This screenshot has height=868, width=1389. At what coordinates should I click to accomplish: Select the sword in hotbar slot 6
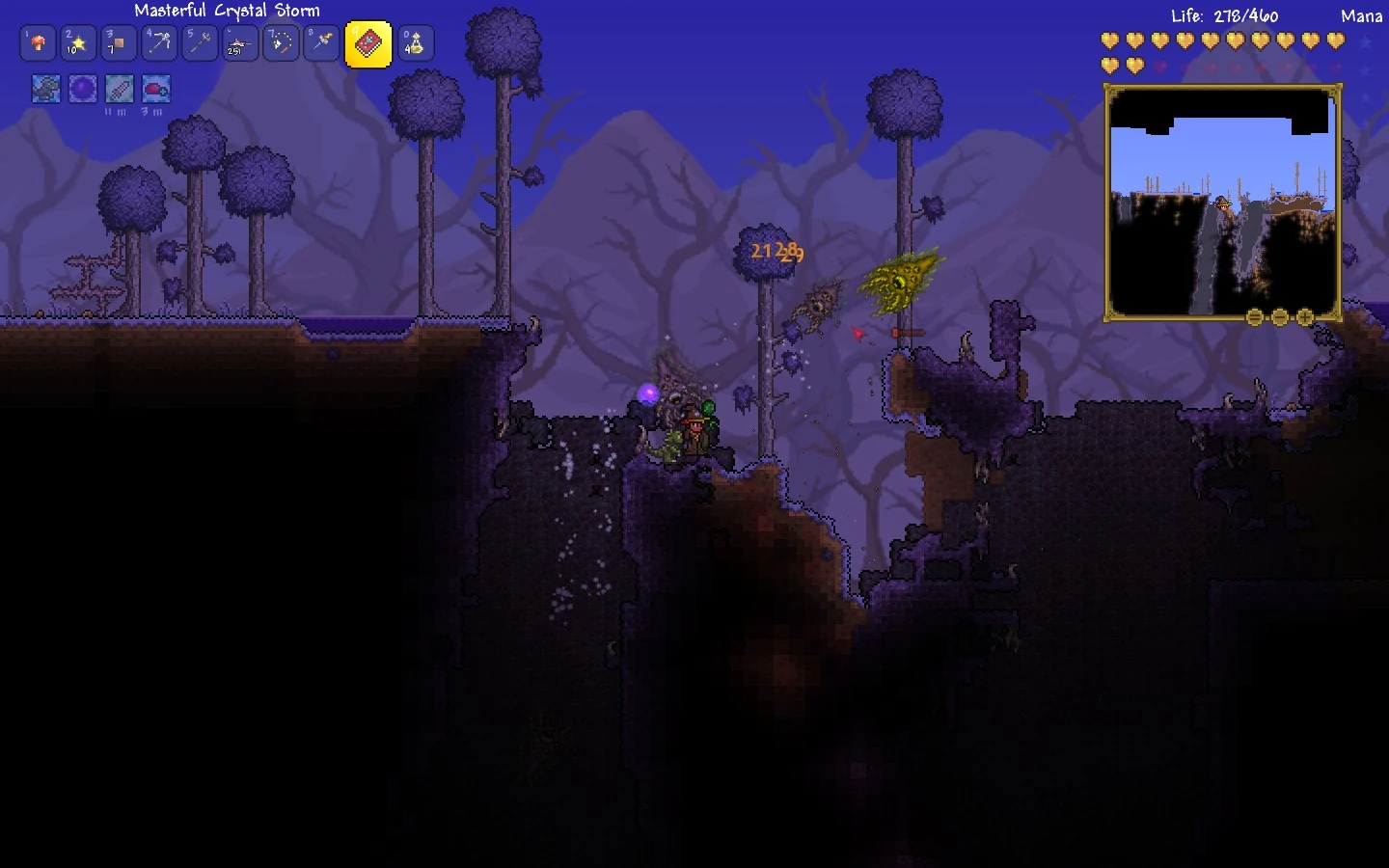(x=240, y=43)
